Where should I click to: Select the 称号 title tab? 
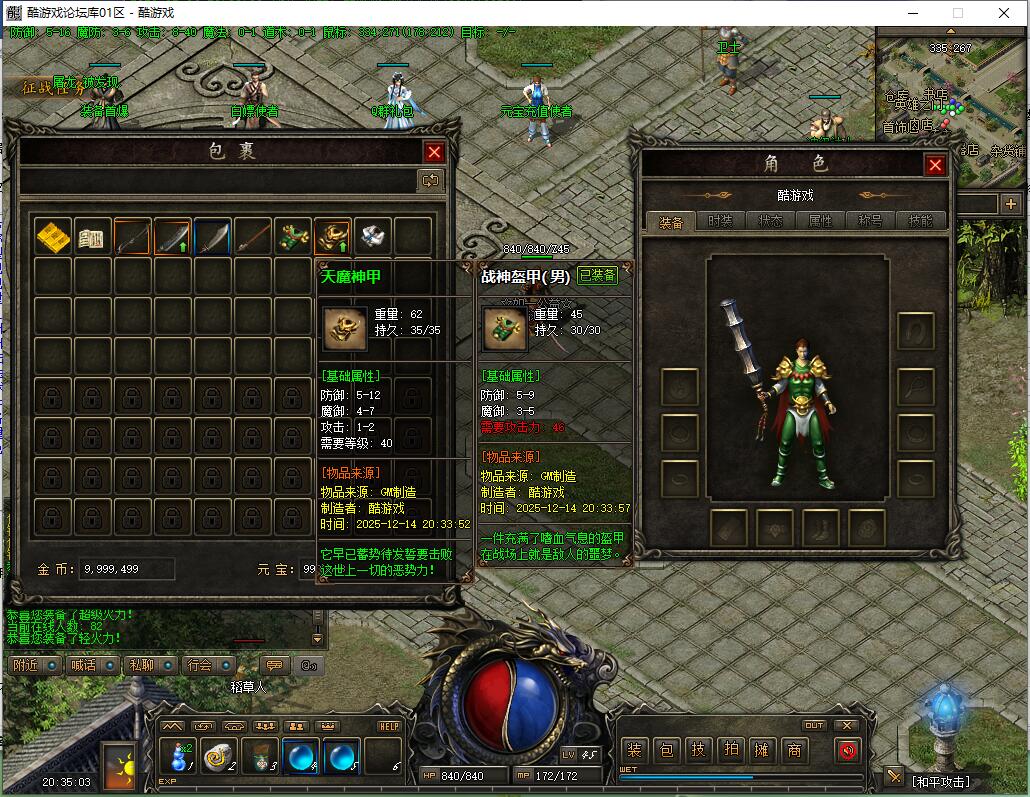pyautogui.click(x=870, y=221)
